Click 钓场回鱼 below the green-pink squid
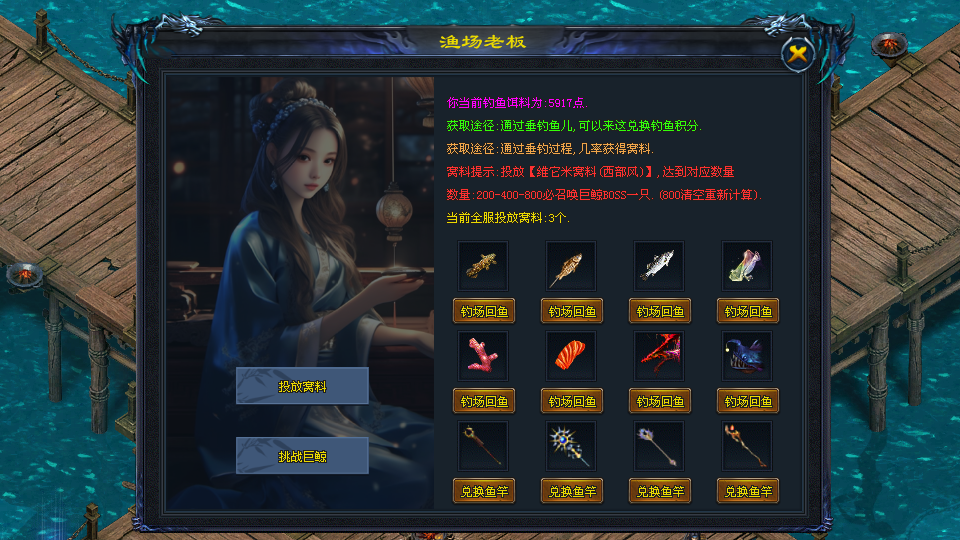This screenshot has width=960, height=540. (748, 311)
